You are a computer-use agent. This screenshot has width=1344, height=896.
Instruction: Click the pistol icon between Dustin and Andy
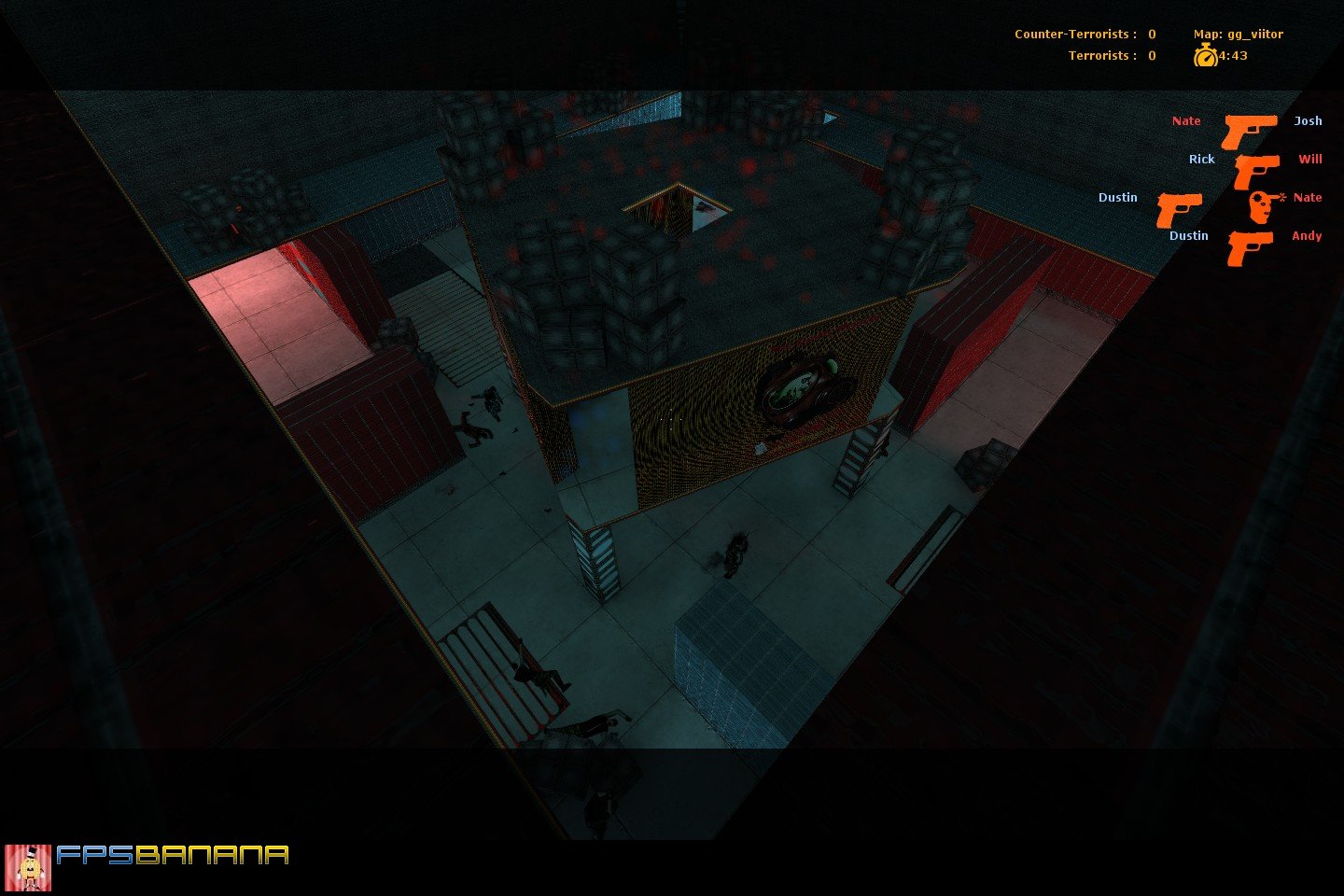1249,246
